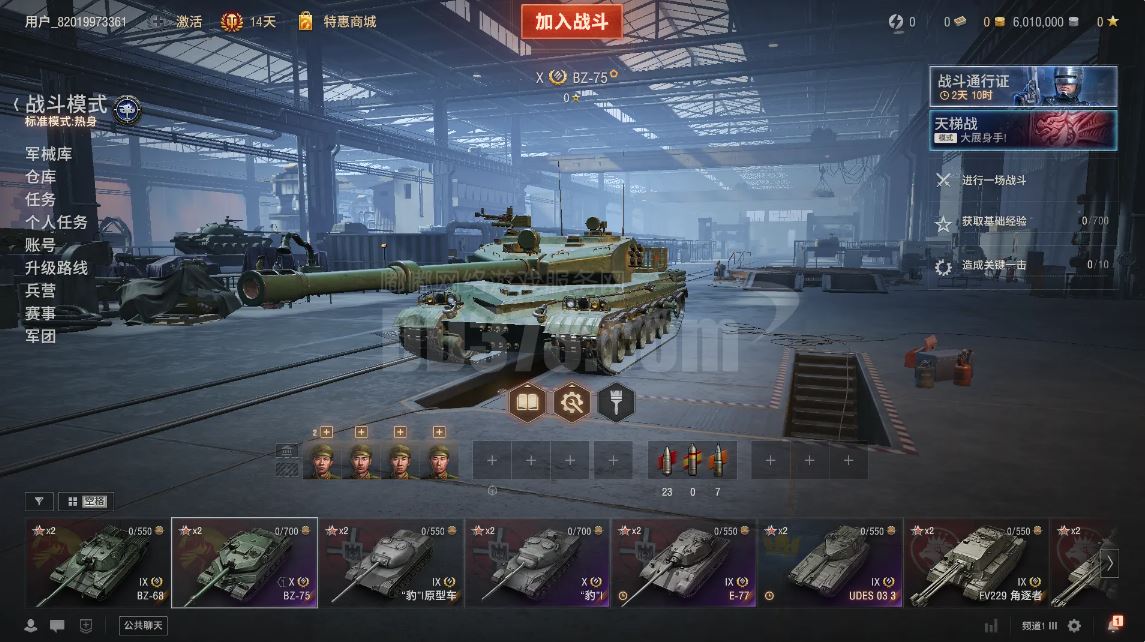Show the 升级路线 tech tree
The width and height of the screenshot is (1145, 642).
click(56, 268)
